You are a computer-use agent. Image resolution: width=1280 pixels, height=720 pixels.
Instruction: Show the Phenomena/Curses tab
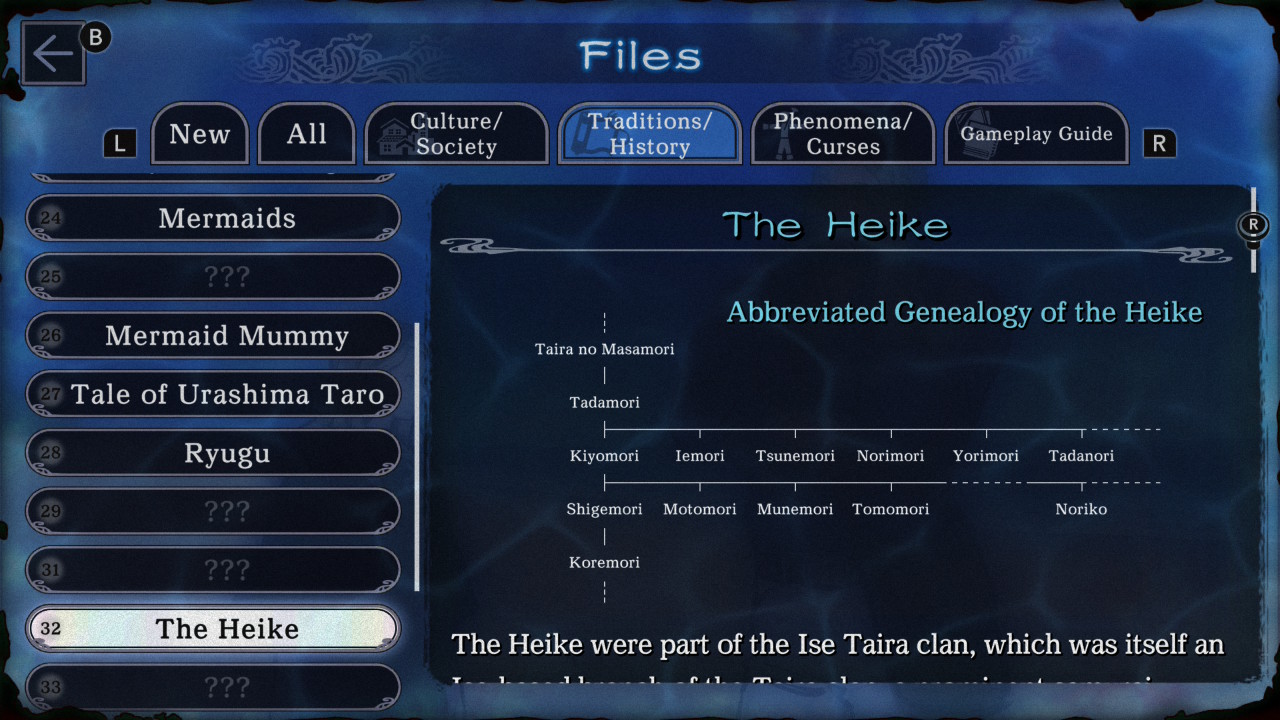(x=842, y=134)
